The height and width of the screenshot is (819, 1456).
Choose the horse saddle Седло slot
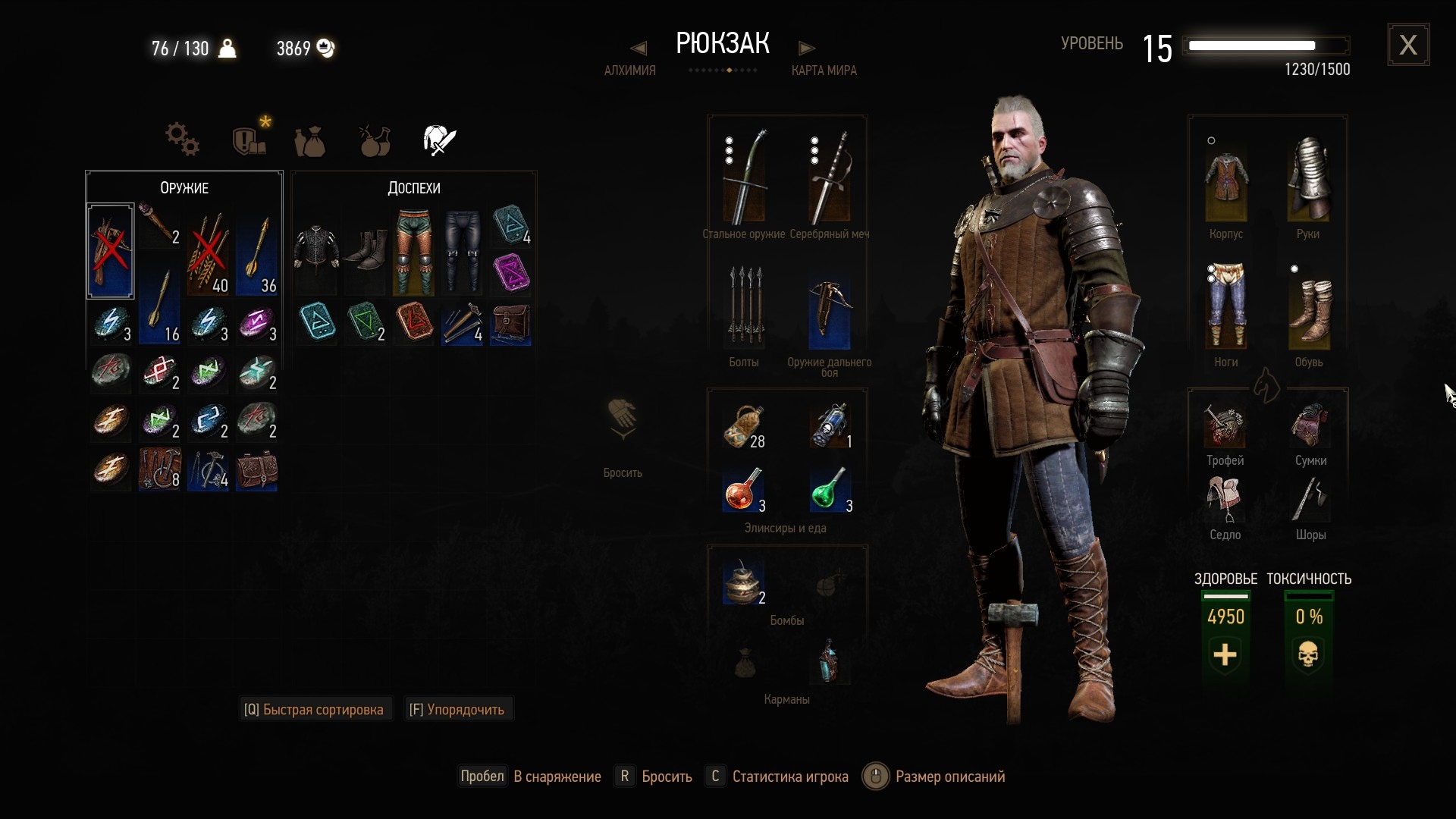pos(1225,499)
